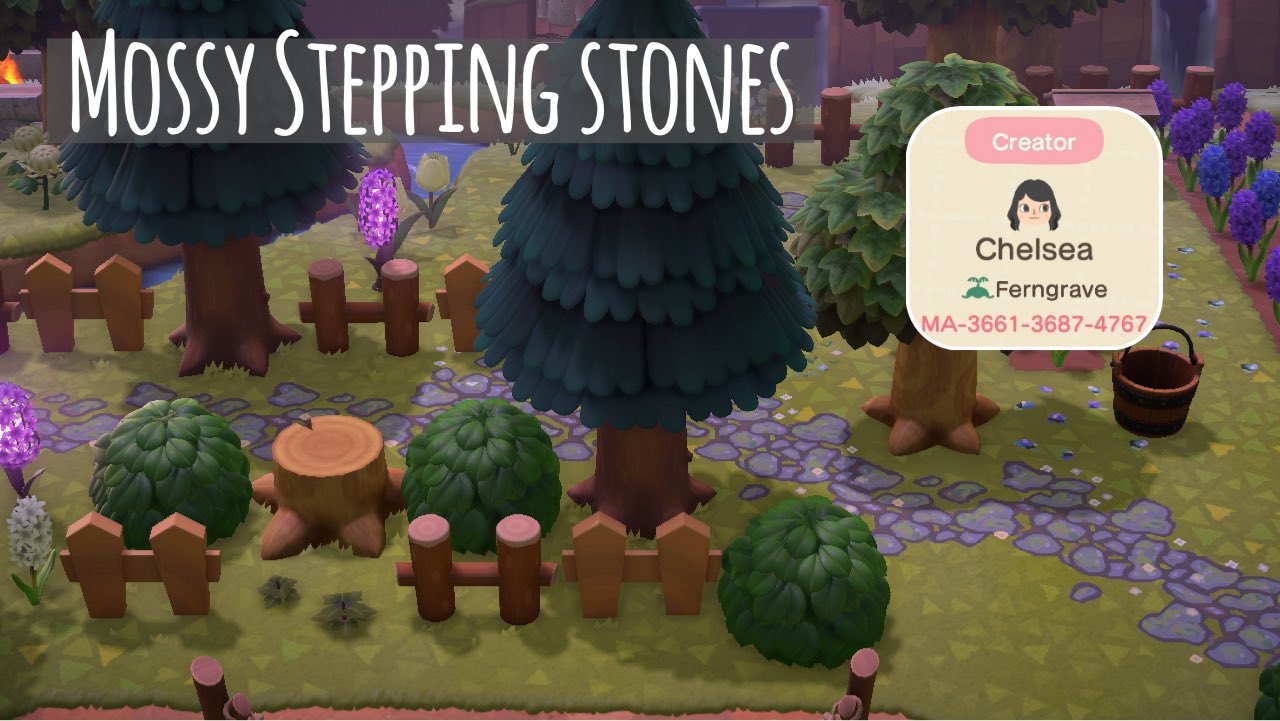Click the pink Creator badge
This screenshot has width=1280, height=721.
(1036, 141)
